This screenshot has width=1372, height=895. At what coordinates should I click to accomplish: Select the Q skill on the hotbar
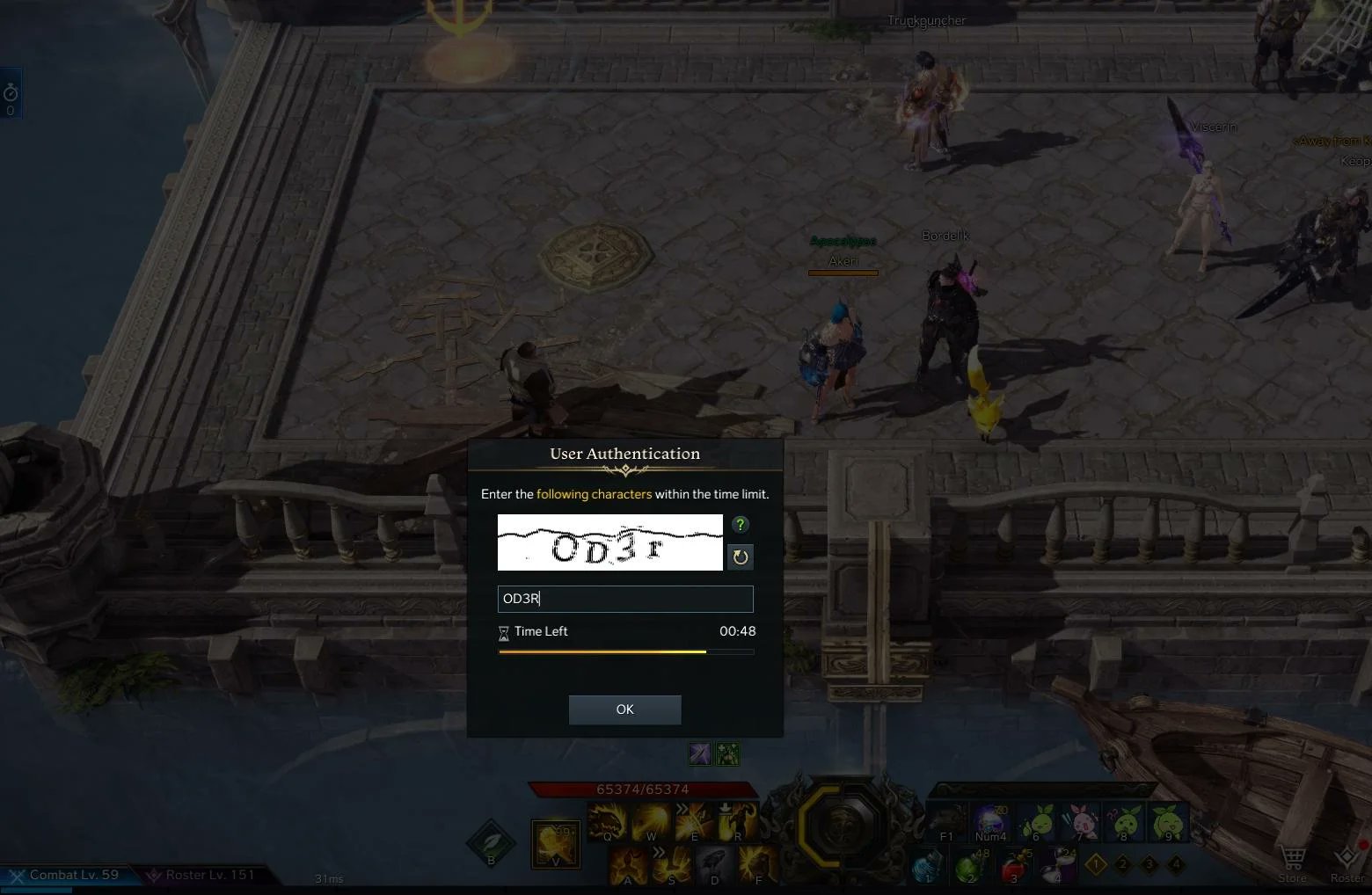click(x=607, y=820)
